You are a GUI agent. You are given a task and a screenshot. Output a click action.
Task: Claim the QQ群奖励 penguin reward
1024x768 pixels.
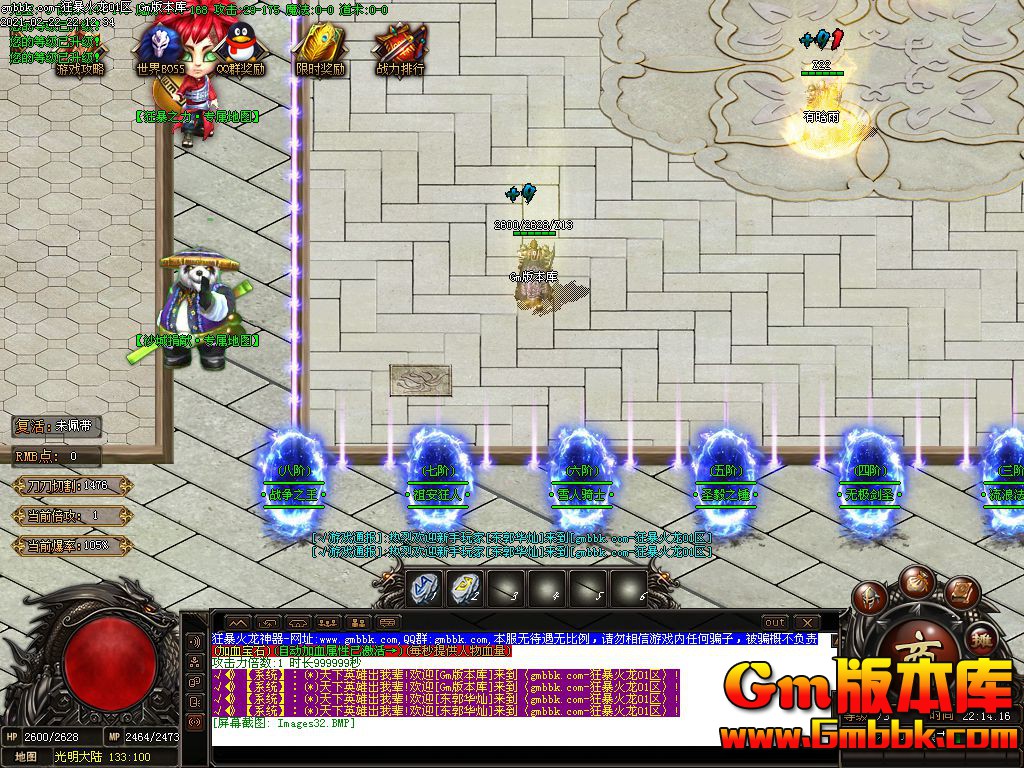(x=240, y=50)
